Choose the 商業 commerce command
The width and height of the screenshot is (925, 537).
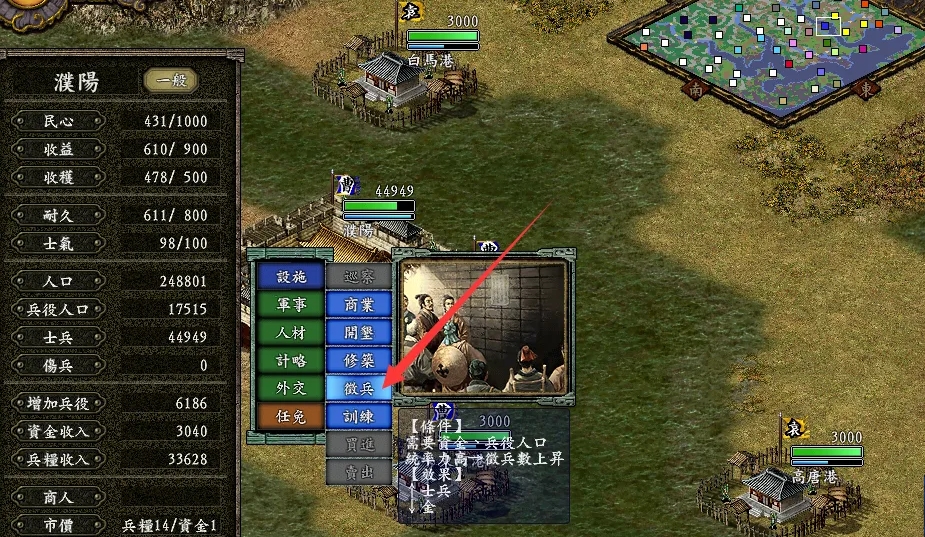click(x=358, y=304)
